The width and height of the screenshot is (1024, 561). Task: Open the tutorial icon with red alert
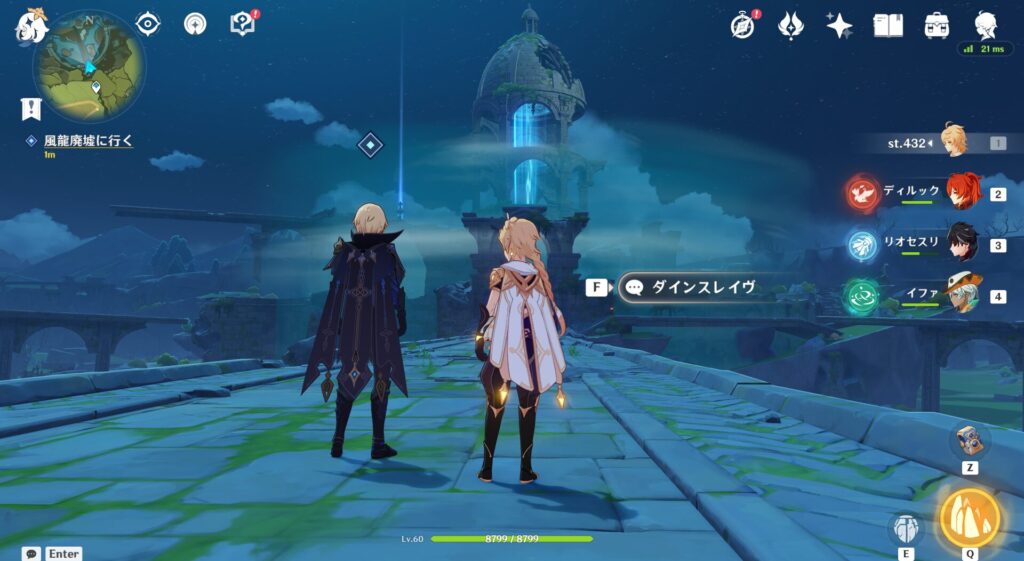point(243,23)
